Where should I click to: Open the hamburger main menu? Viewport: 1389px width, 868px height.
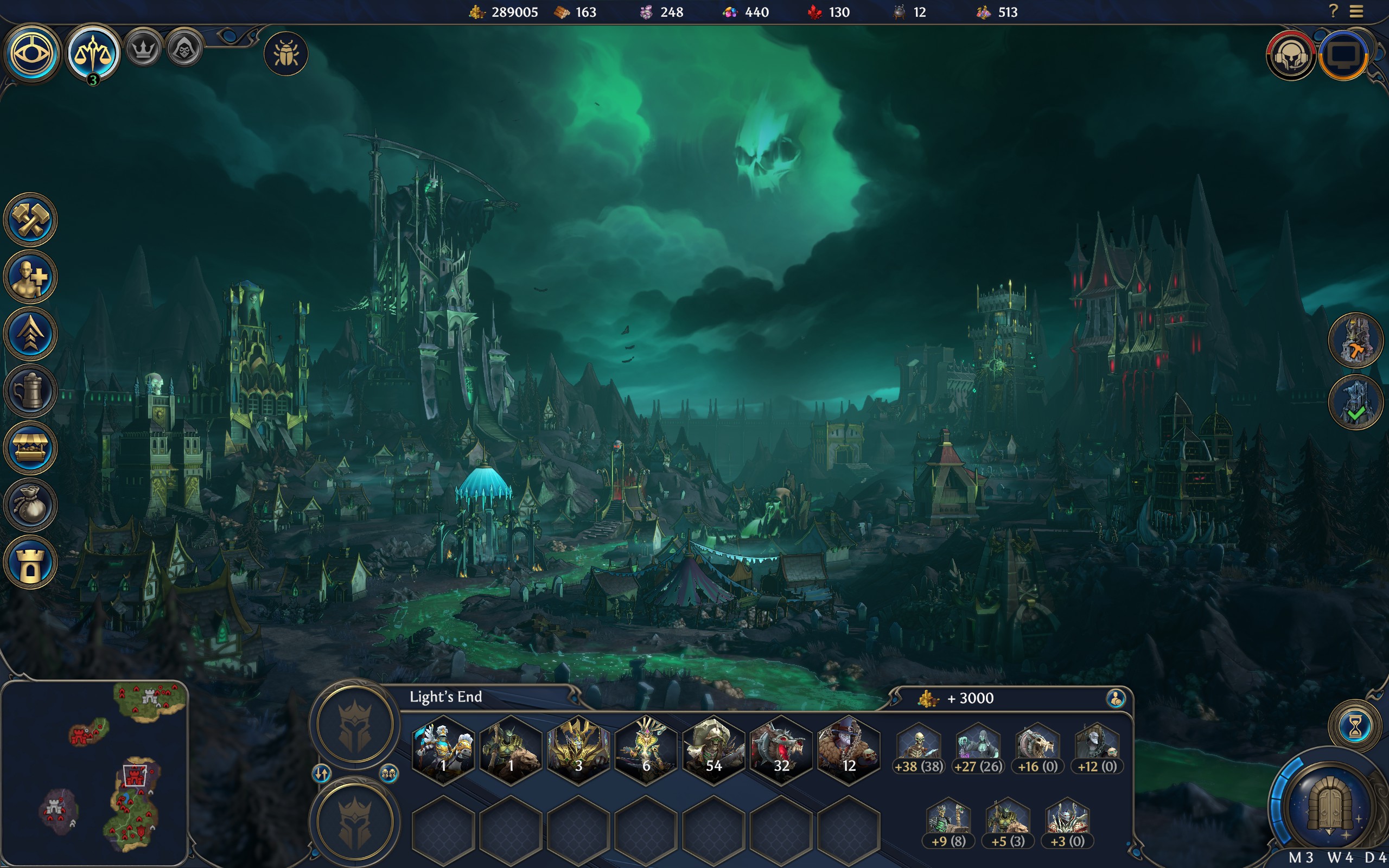click(1356, 11)
